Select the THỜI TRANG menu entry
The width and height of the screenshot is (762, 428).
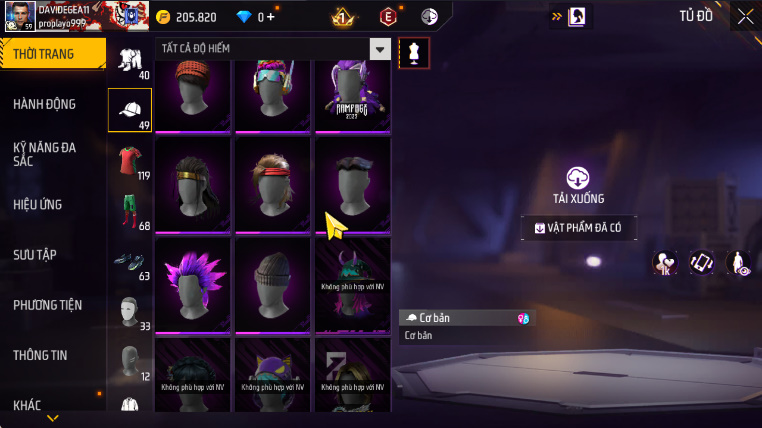(x=45, y=54)
